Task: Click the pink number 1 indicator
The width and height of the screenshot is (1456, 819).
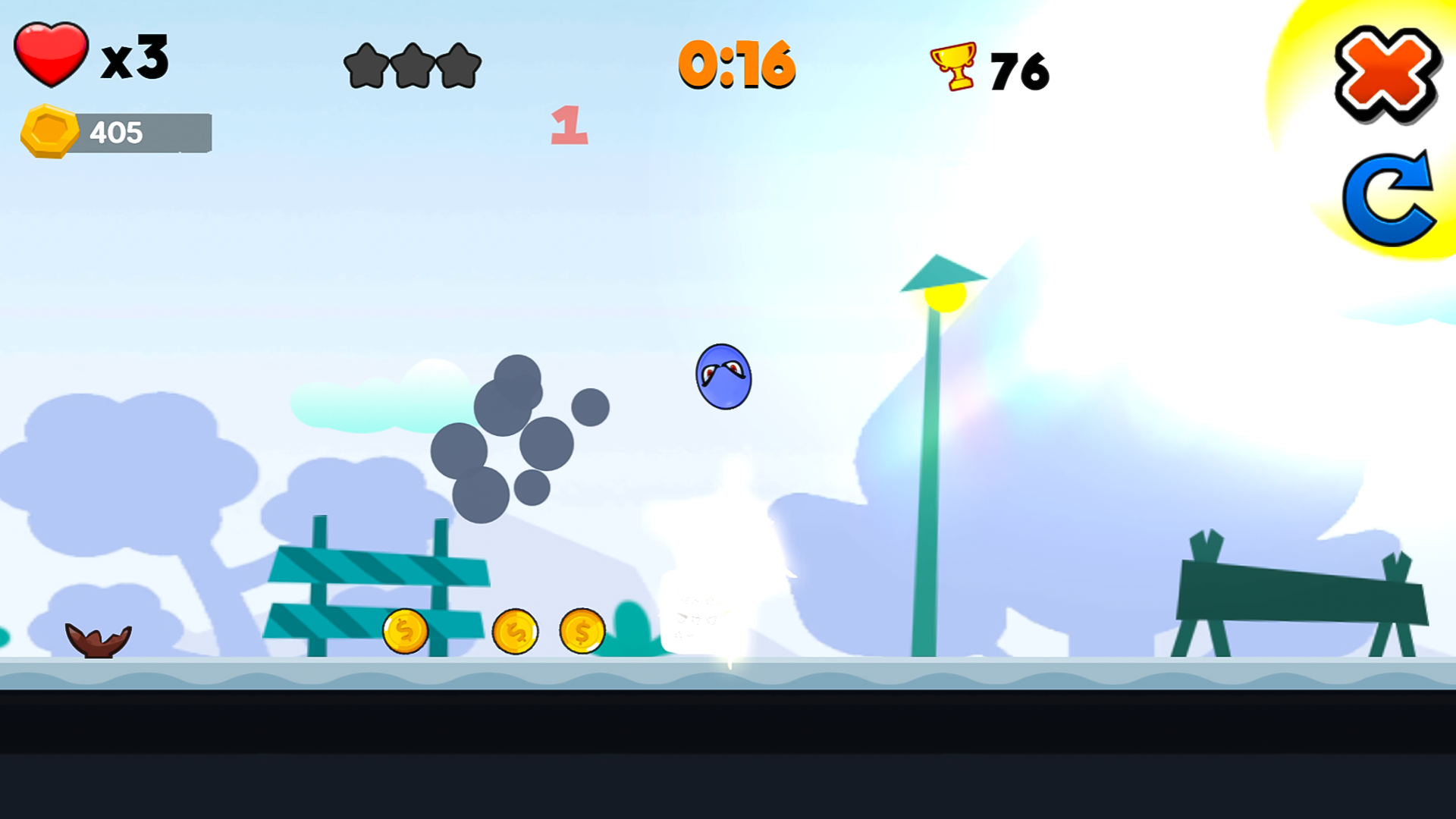Action: 569,125
